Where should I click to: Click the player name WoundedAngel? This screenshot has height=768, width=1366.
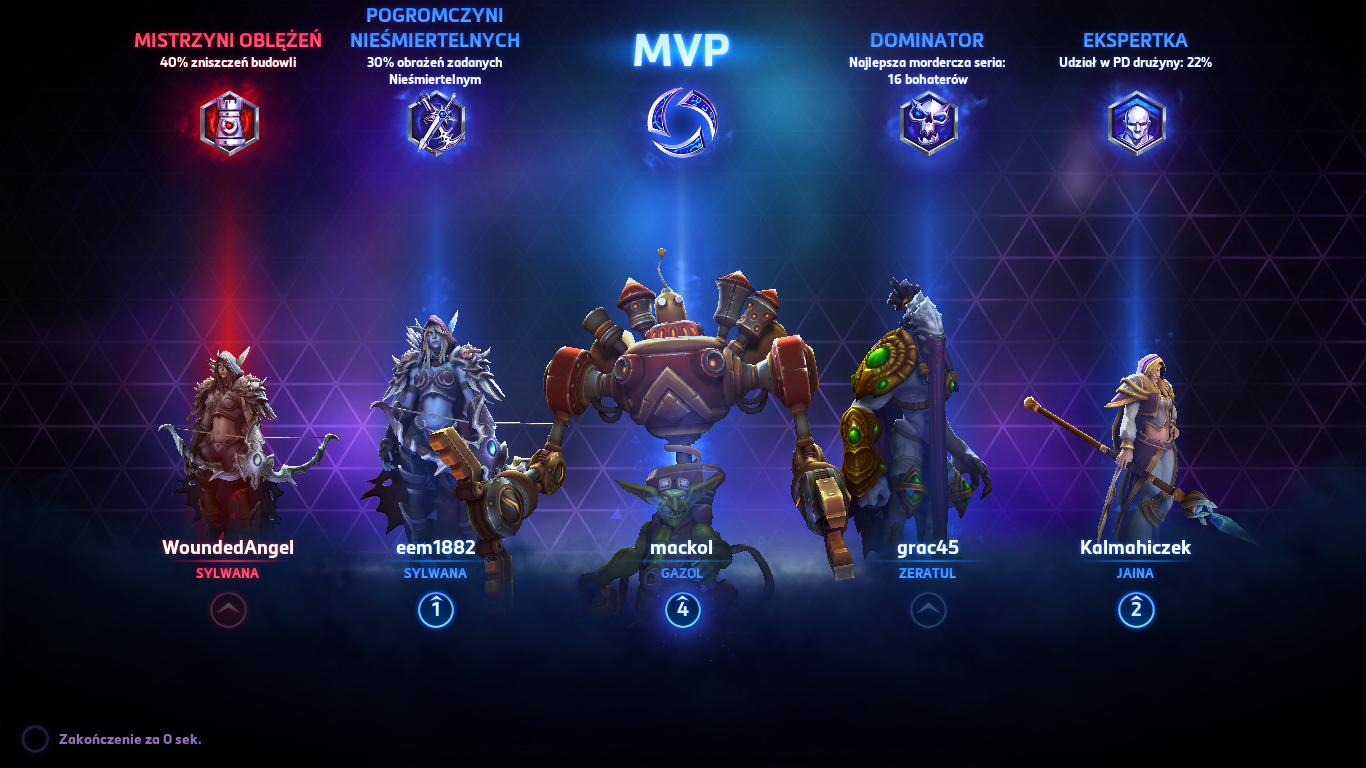228,548
